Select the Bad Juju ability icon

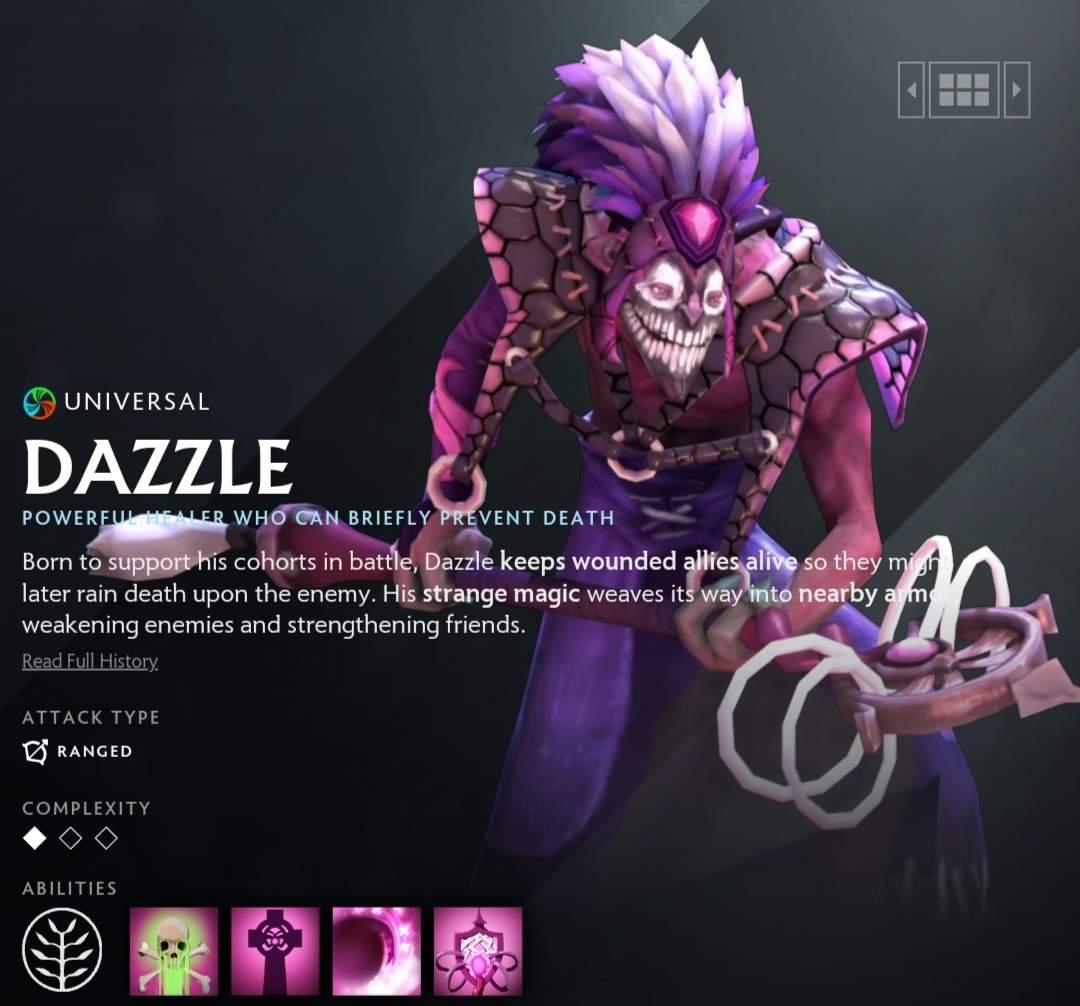pyautogui.click(x=478, y=951)
